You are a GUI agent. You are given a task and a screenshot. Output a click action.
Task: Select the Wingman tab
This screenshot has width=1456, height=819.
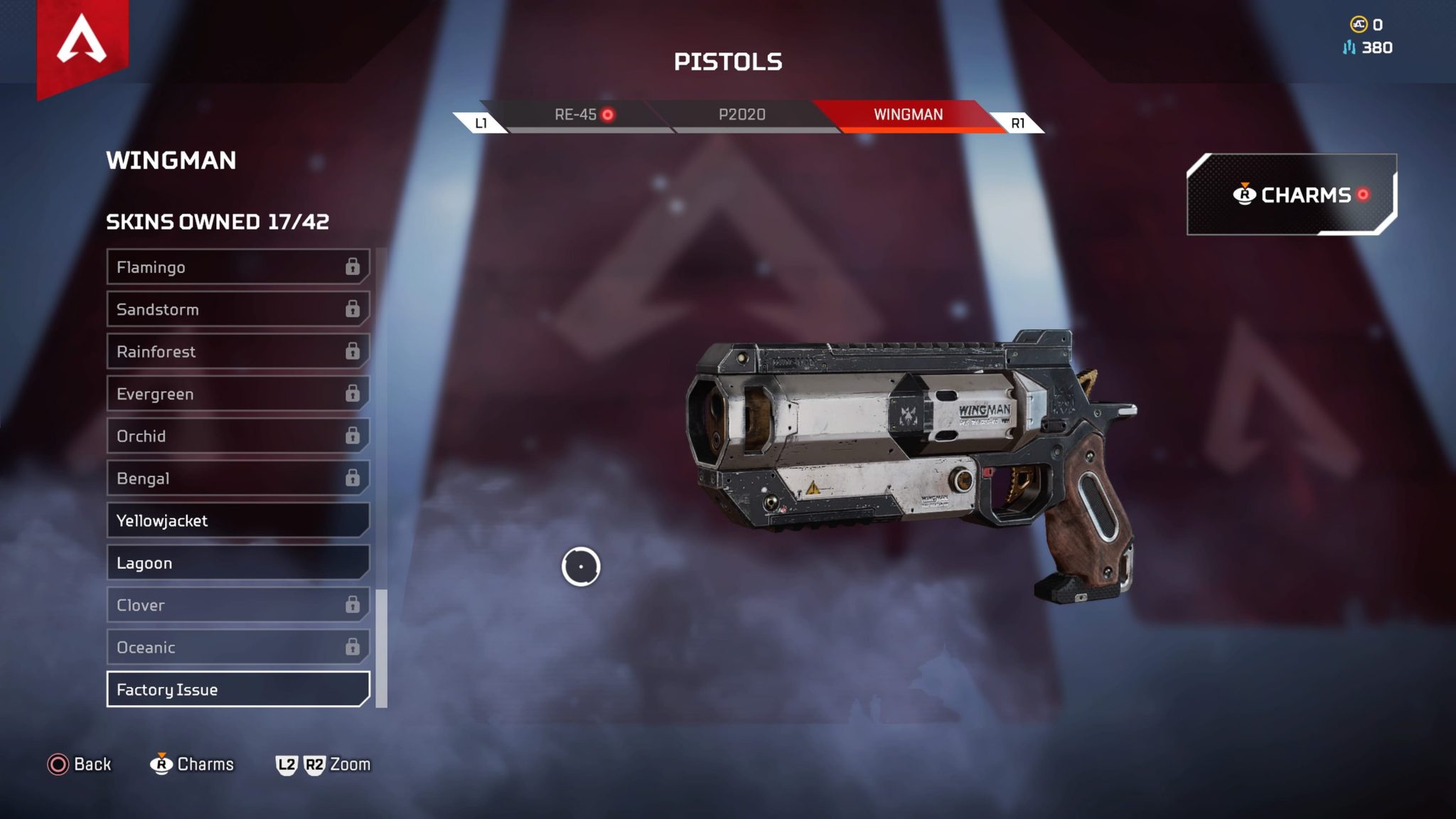(x=908, y=115)
